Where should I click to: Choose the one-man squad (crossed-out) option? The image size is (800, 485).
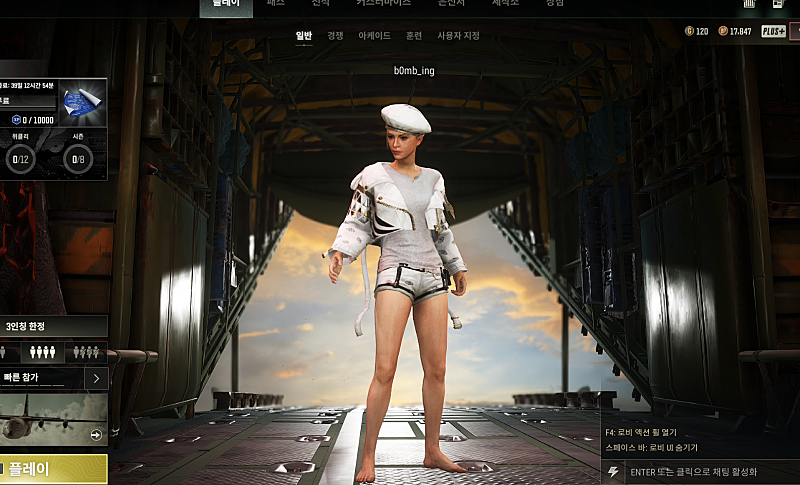tap(85, 352)
